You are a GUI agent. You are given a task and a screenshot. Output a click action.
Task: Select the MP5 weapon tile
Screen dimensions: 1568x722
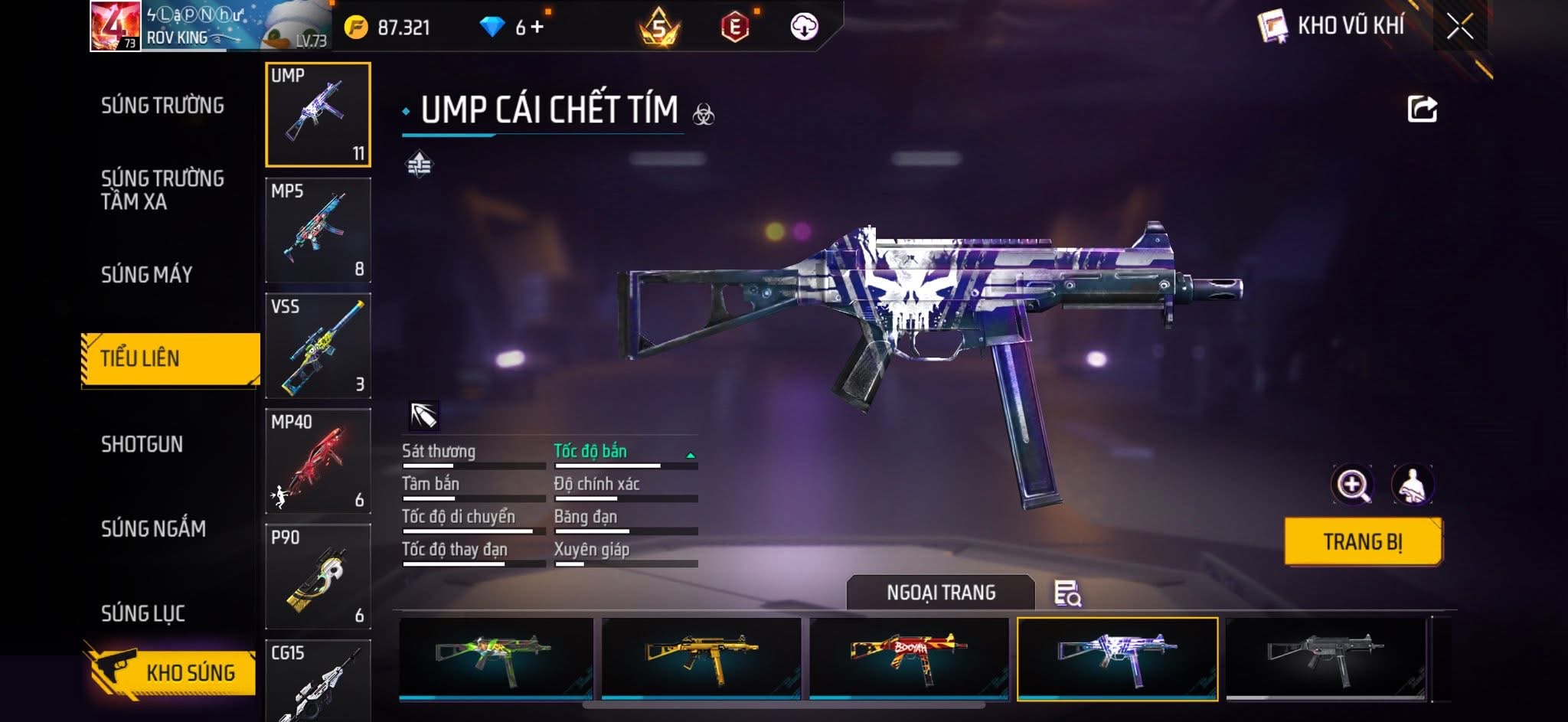click(x=318, y=230)
